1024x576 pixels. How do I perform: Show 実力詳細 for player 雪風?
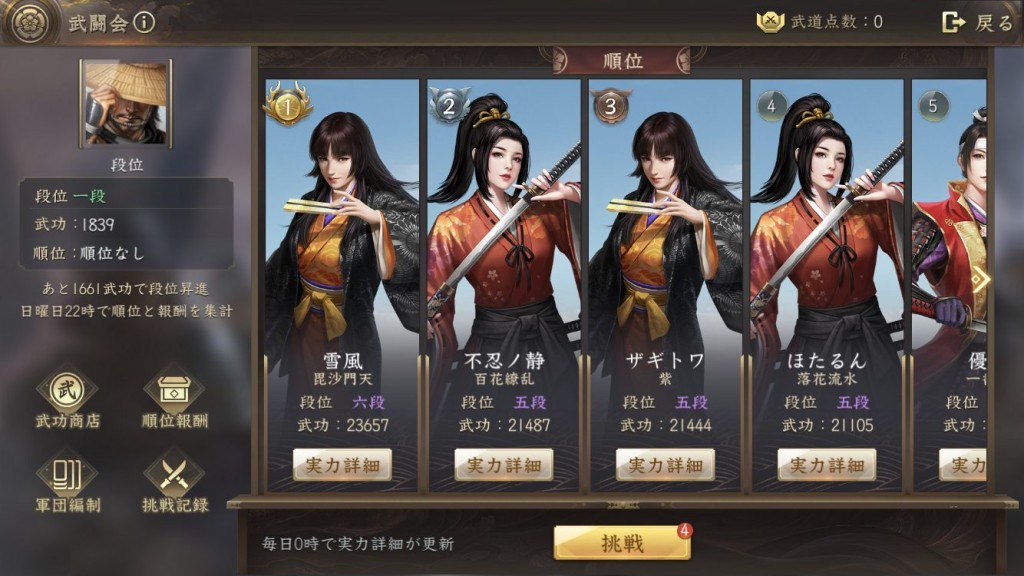coord(342,464)
